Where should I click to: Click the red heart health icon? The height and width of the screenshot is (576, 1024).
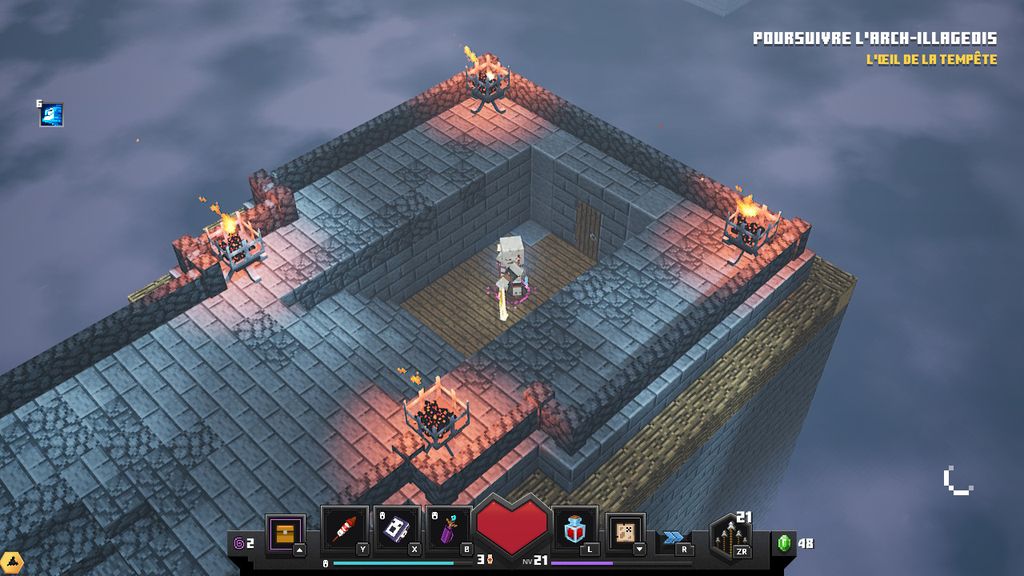tap(512, 528)
